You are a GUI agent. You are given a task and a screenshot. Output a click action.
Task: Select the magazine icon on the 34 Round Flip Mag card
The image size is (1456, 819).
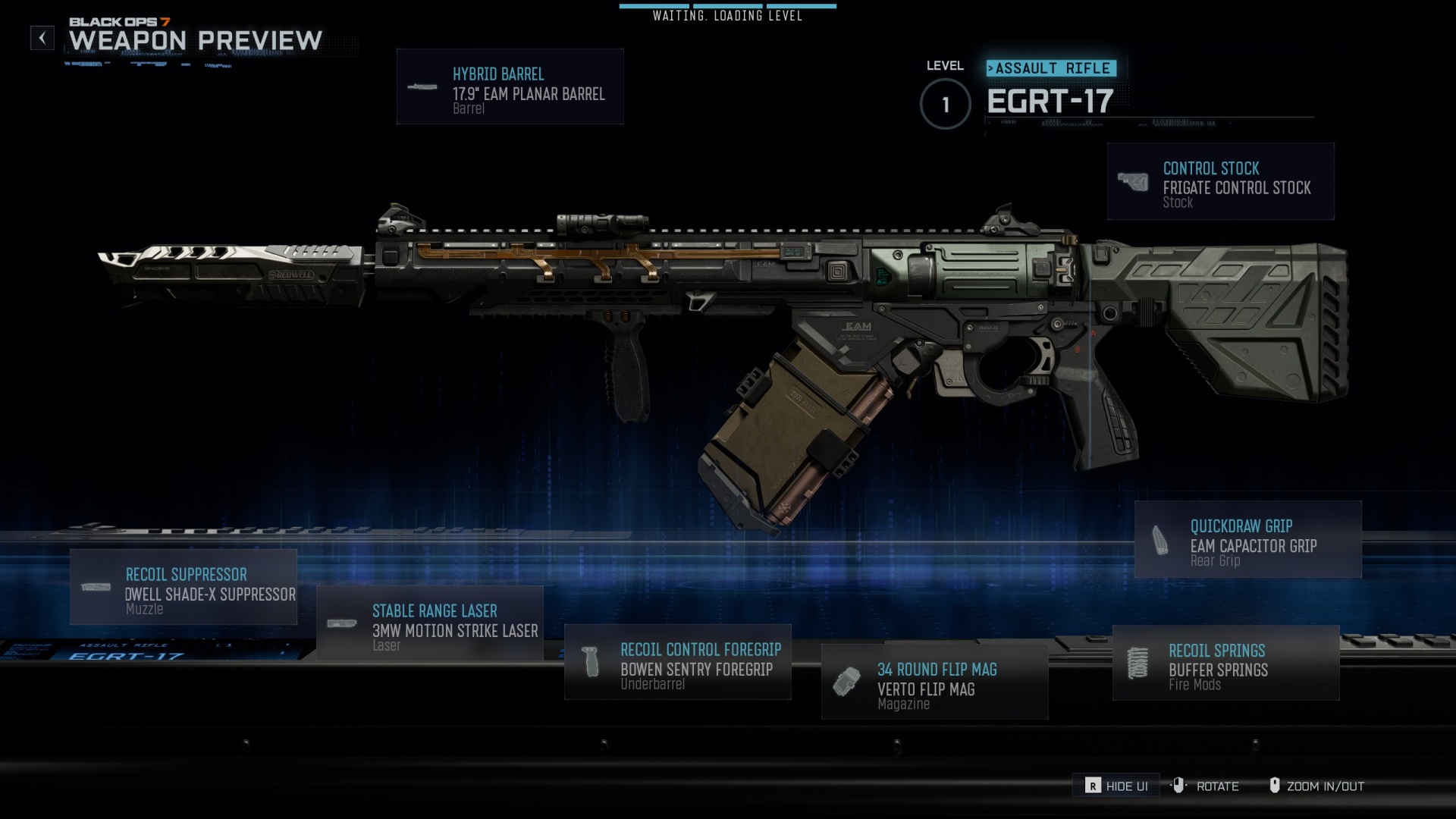pos(849,680)
